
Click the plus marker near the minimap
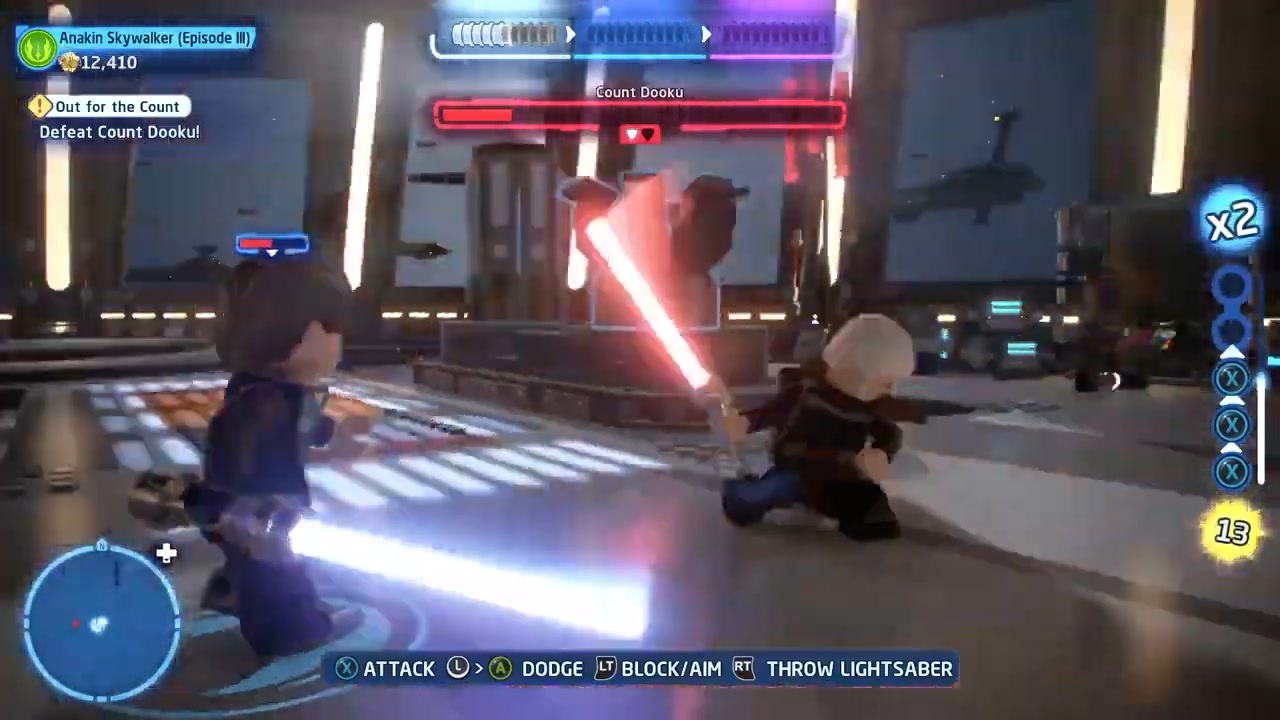point(166,552)
